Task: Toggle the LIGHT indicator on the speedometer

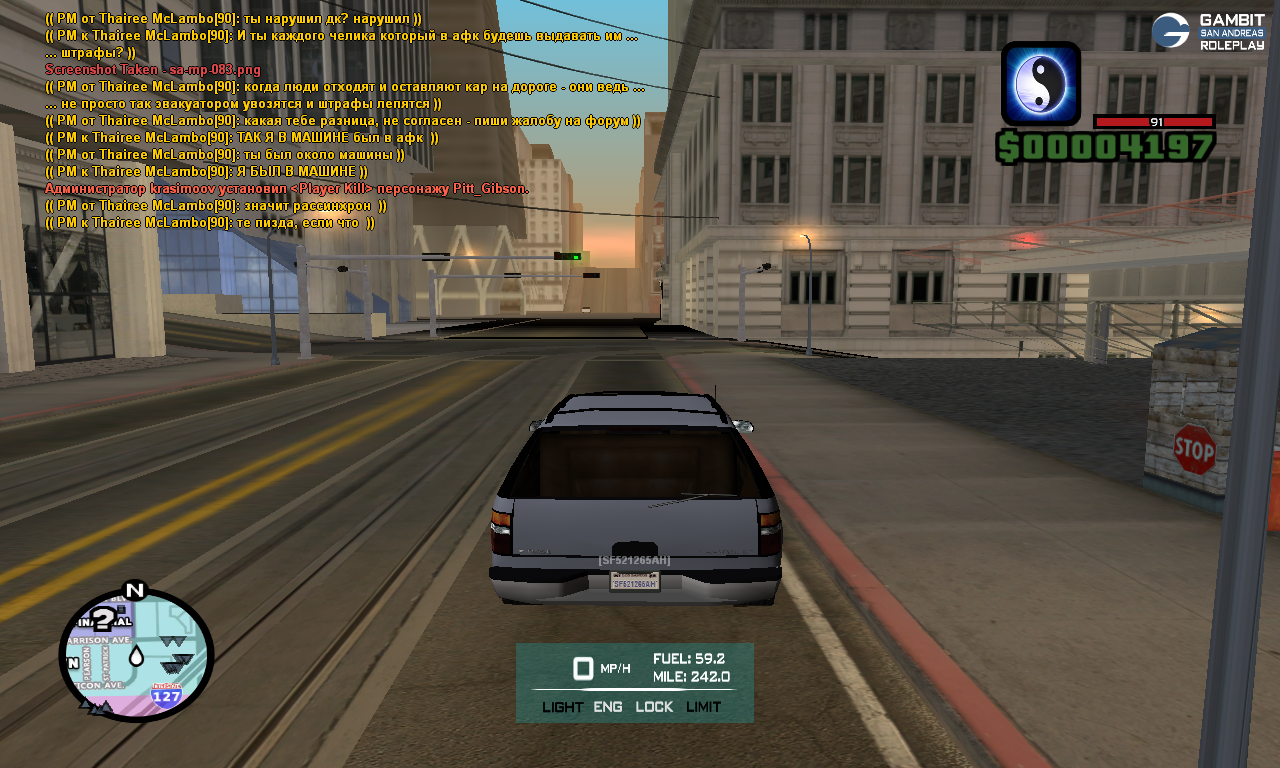Action: tap(562, 707)
